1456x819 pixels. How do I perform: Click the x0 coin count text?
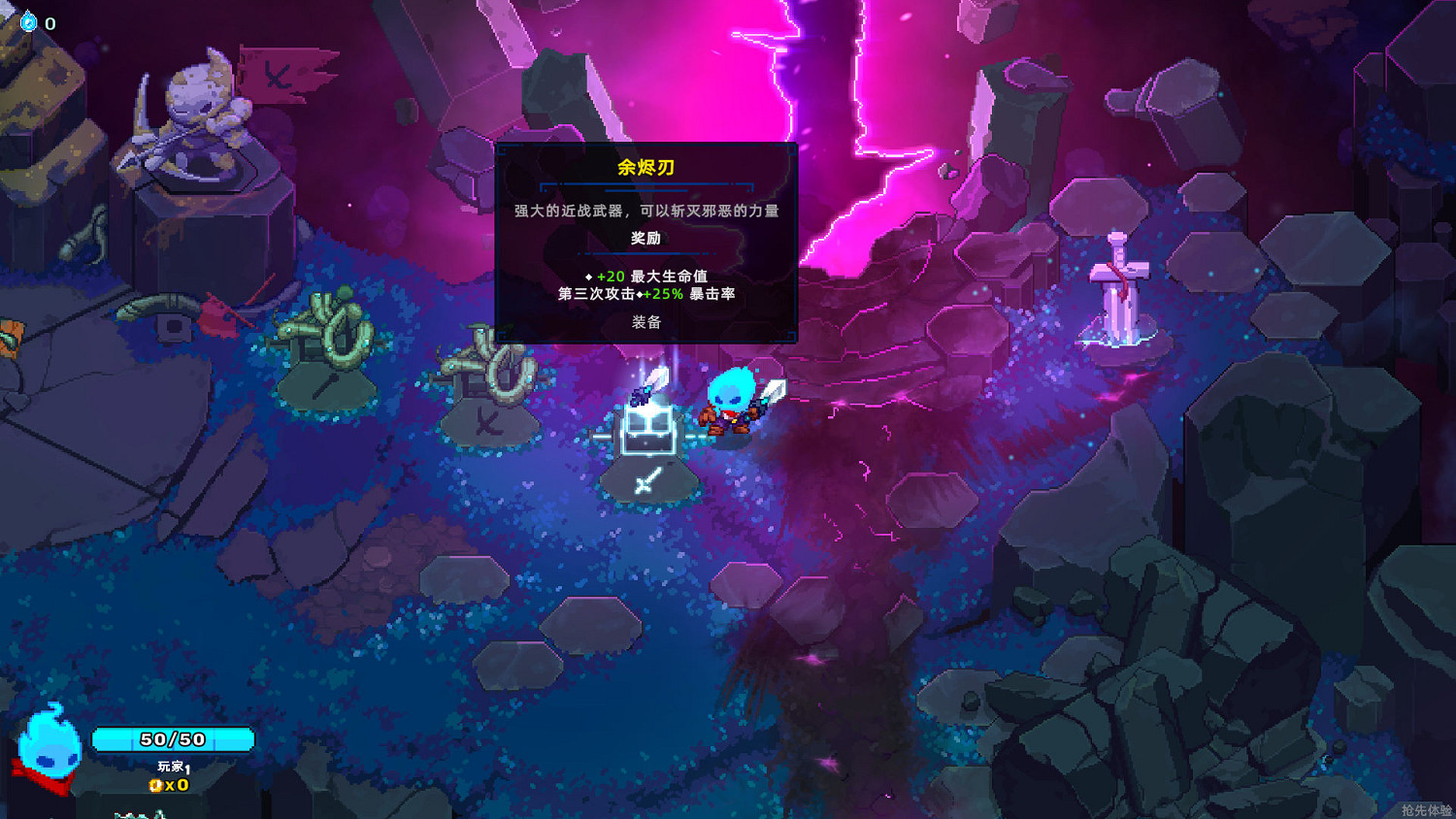175,786
